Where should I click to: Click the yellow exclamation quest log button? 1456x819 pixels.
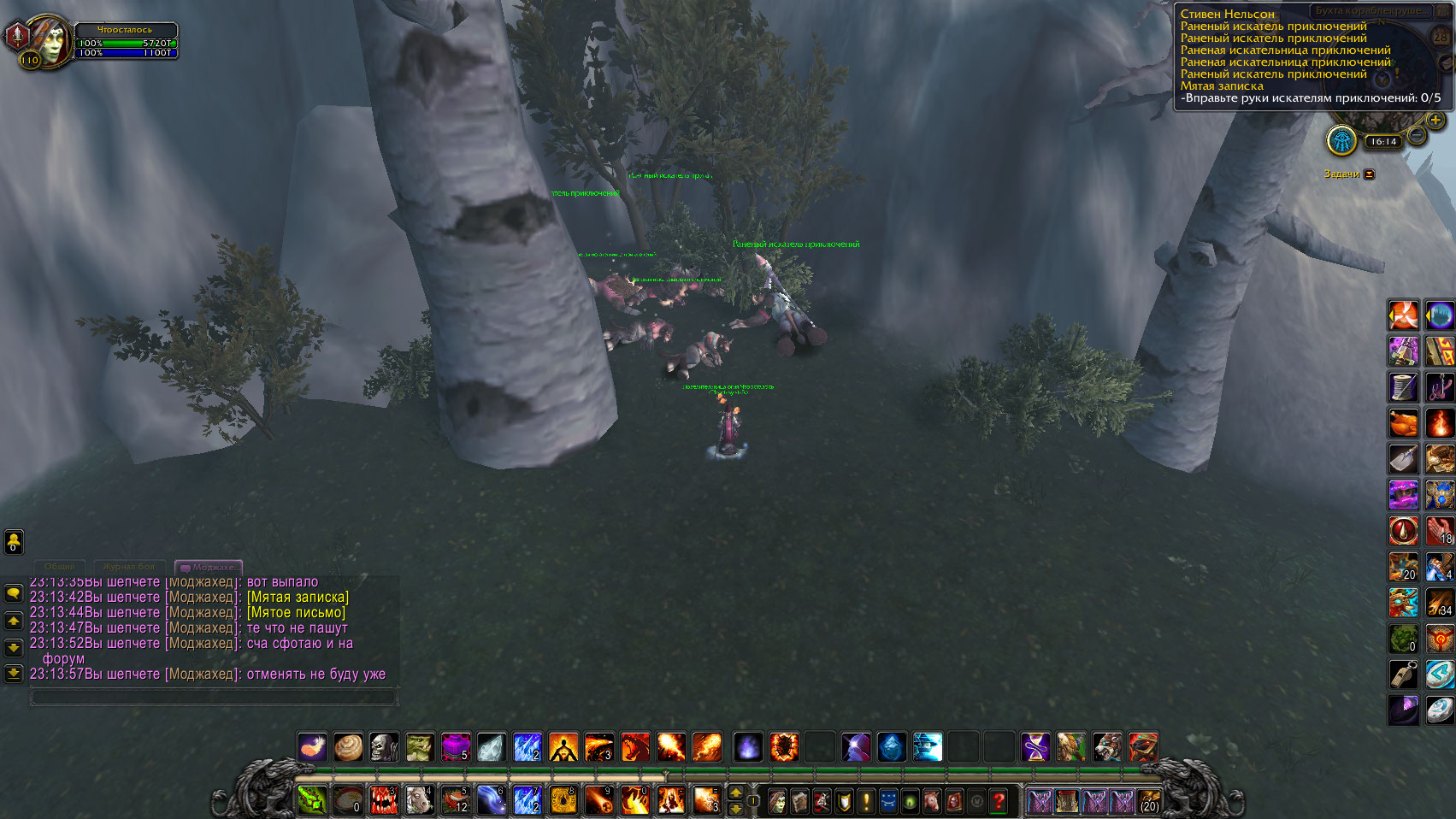click(x=865, y=801)
